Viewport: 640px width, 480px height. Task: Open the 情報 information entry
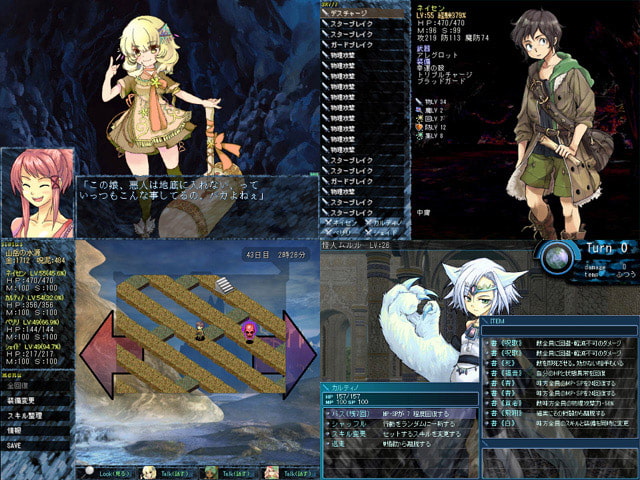pos(15,430)
